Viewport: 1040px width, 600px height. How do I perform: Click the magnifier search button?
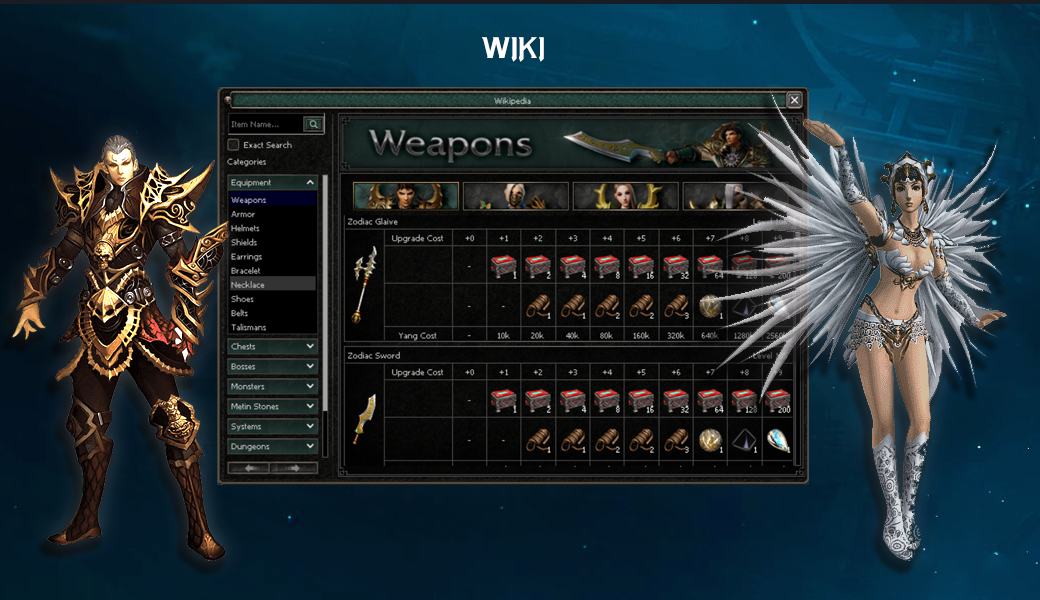pyautogui.click(x=314, y=125)
